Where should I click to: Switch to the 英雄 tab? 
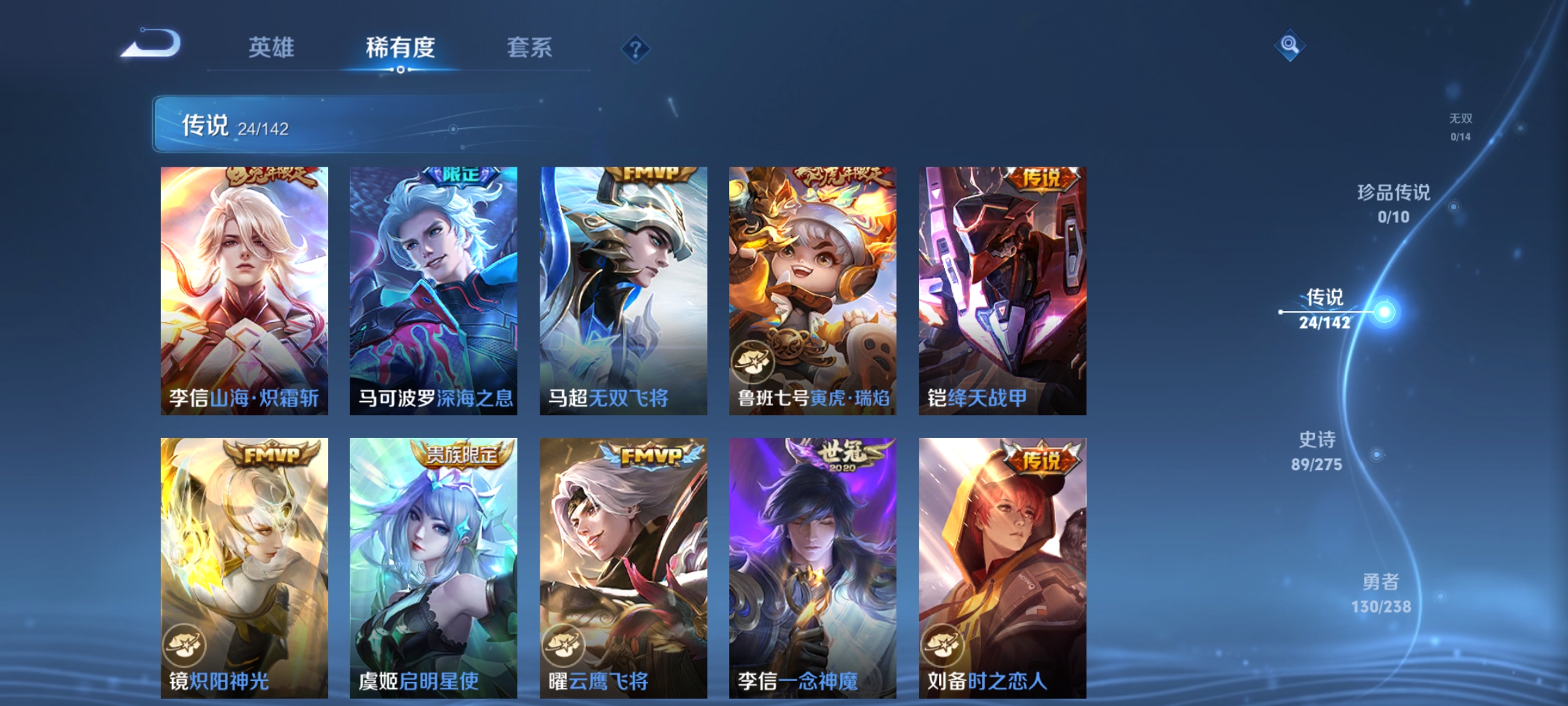click(x=272, y=47)
